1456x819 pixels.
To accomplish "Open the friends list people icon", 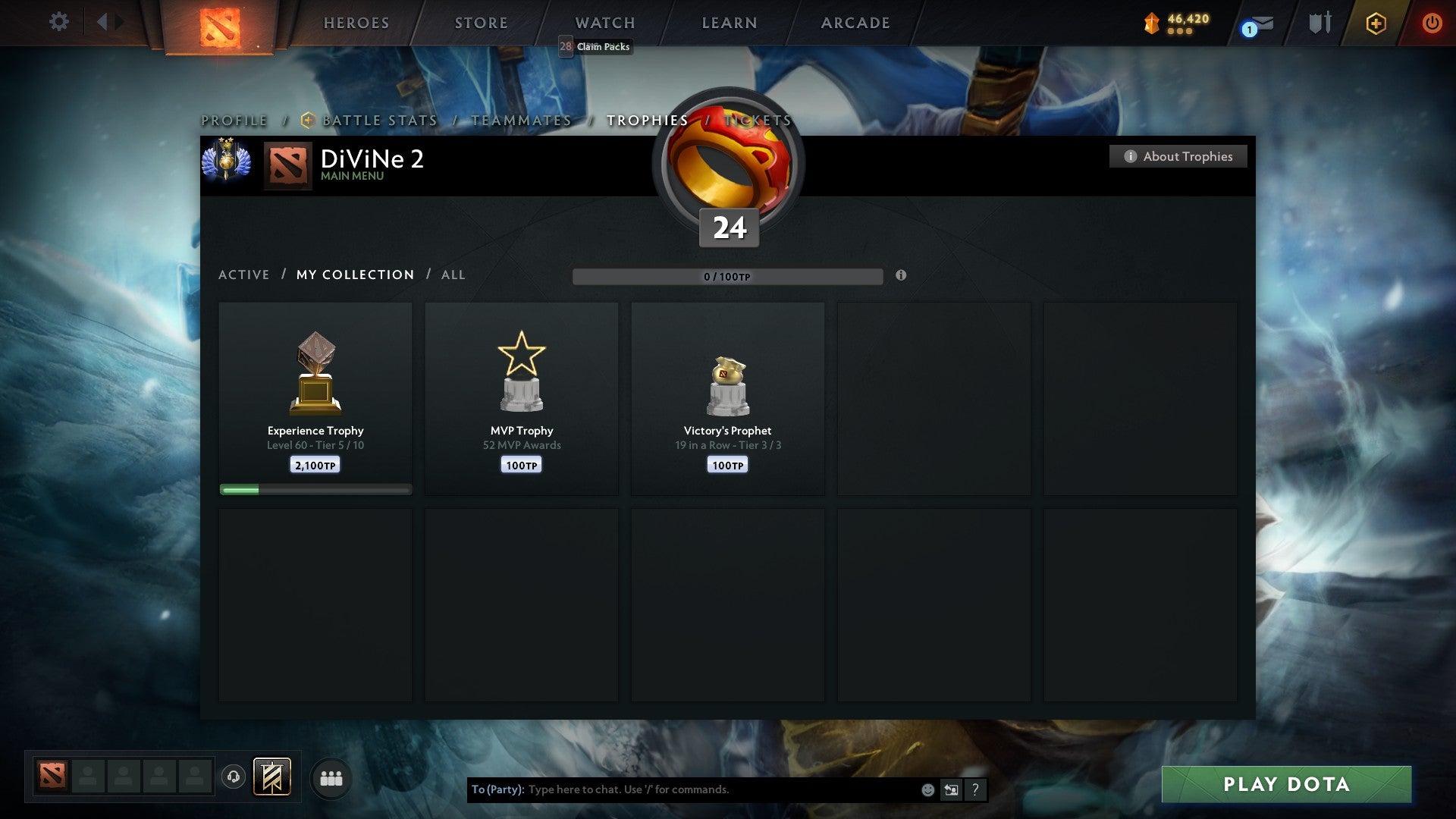I will pos(331,777).
